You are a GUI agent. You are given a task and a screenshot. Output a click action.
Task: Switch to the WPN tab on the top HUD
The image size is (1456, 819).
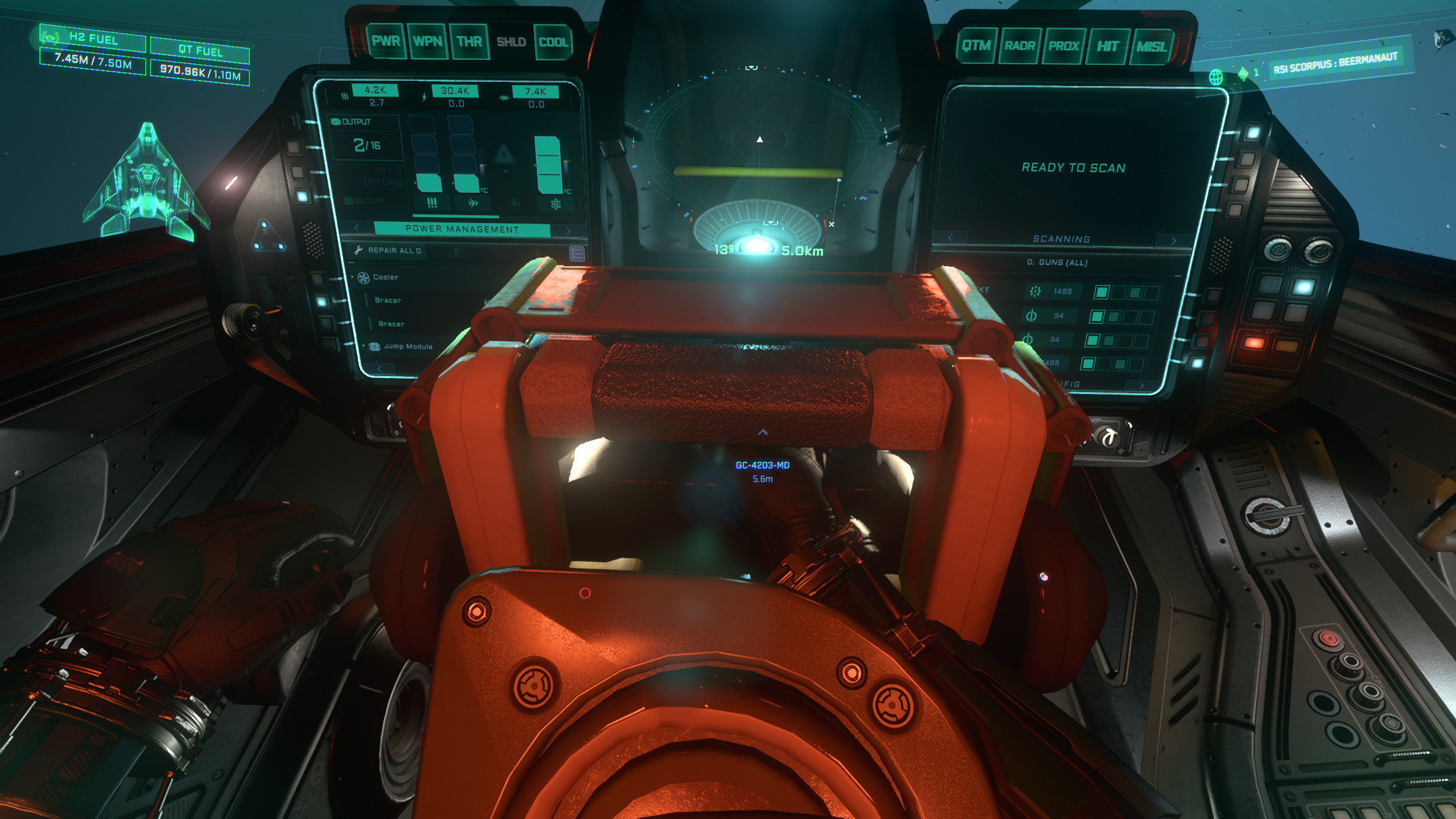pos(429,40)
